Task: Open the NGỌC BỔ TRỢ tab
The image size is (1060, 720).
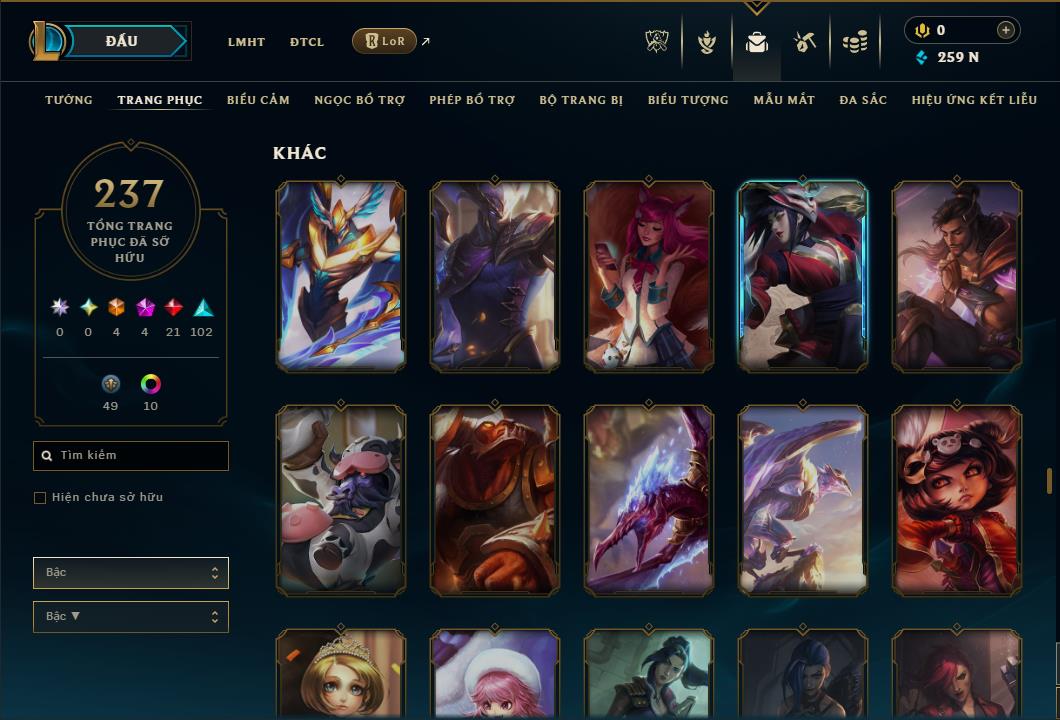Action: click(x=359, y=100)
